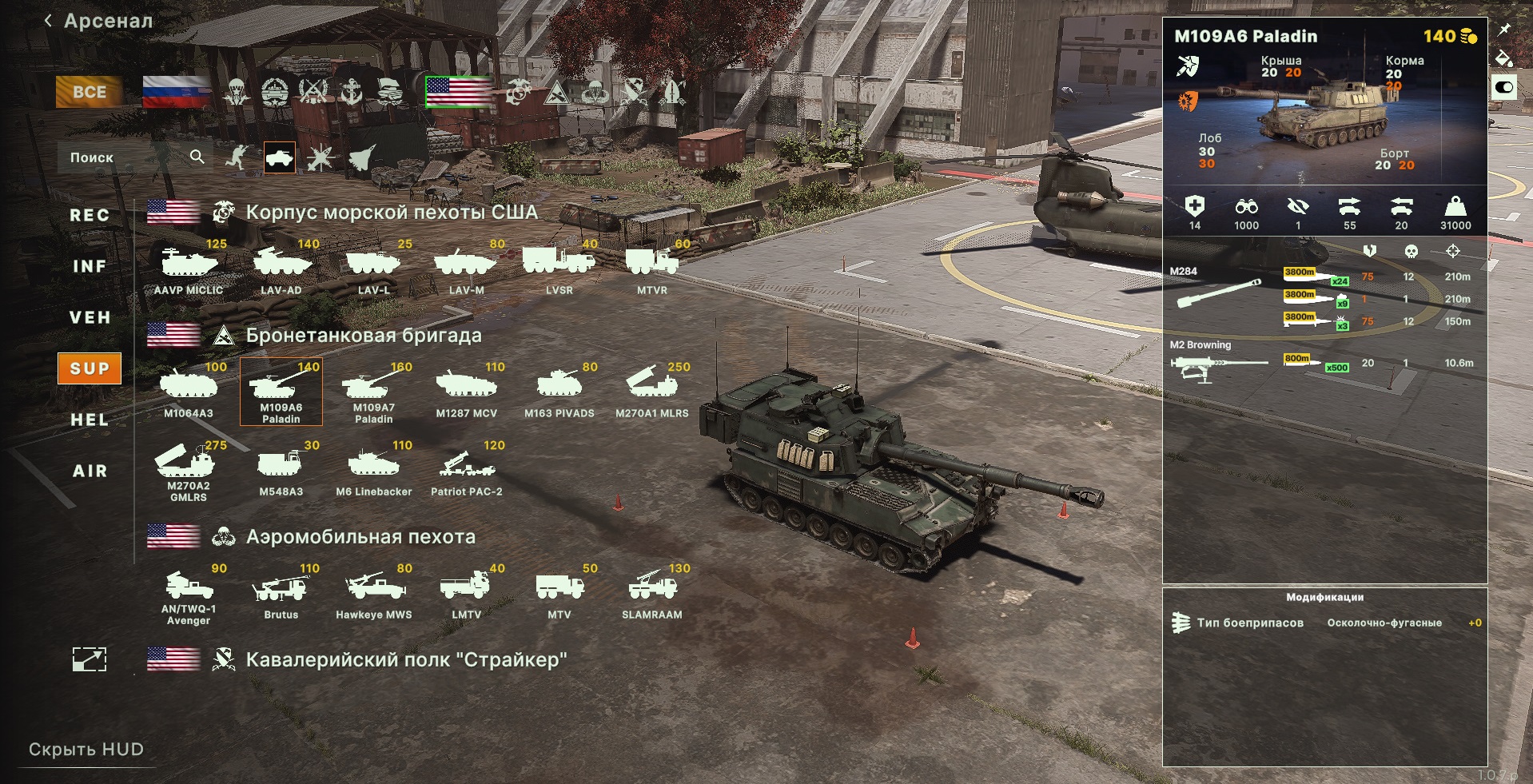Select the LAV-AD unit
Viewport: 1533px width, 784px height.
pos(281,267)
